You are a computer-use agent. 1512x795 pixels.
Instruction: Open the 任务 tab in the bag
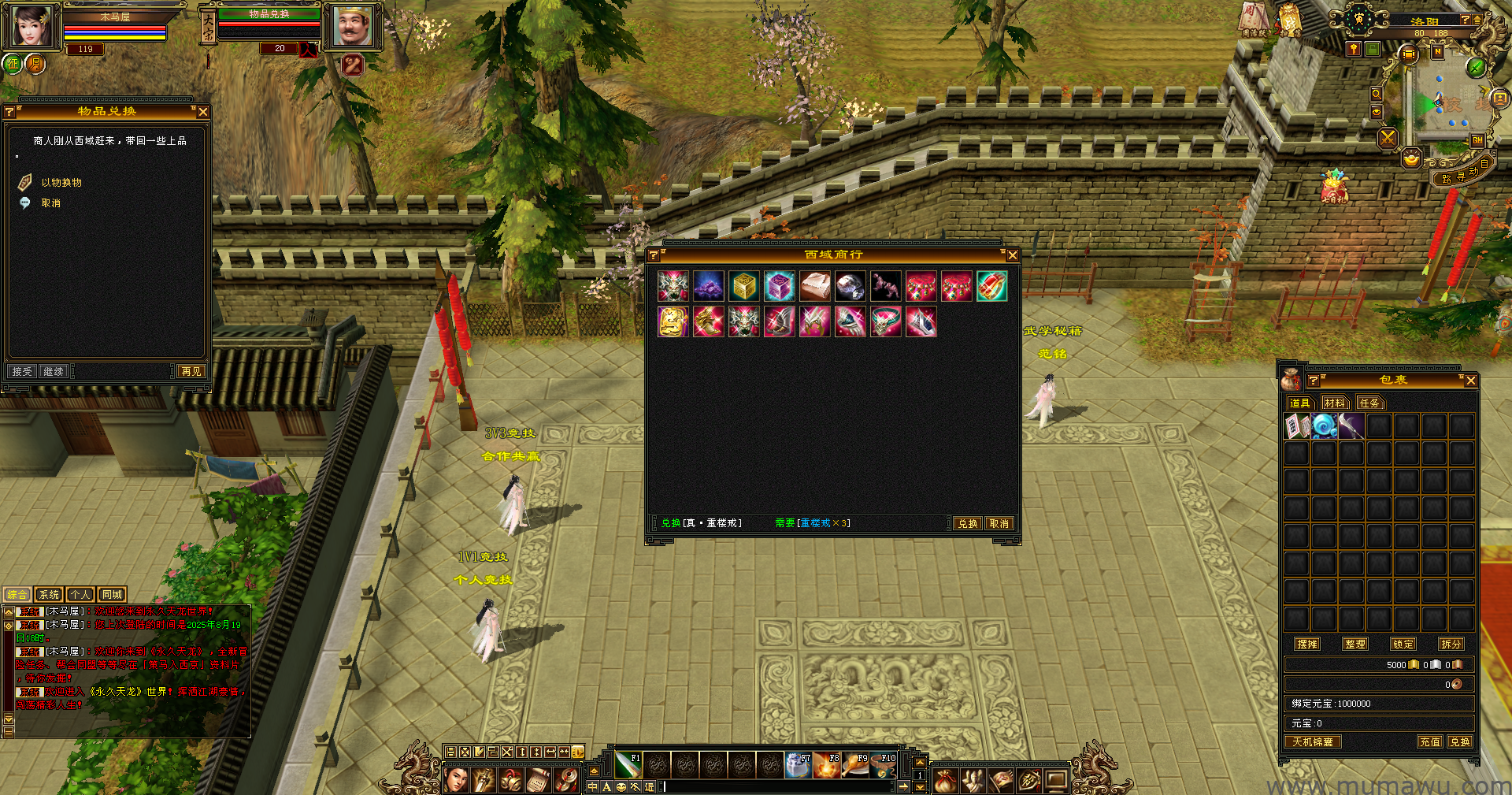pyautogui.click(x=1369, y=403)
